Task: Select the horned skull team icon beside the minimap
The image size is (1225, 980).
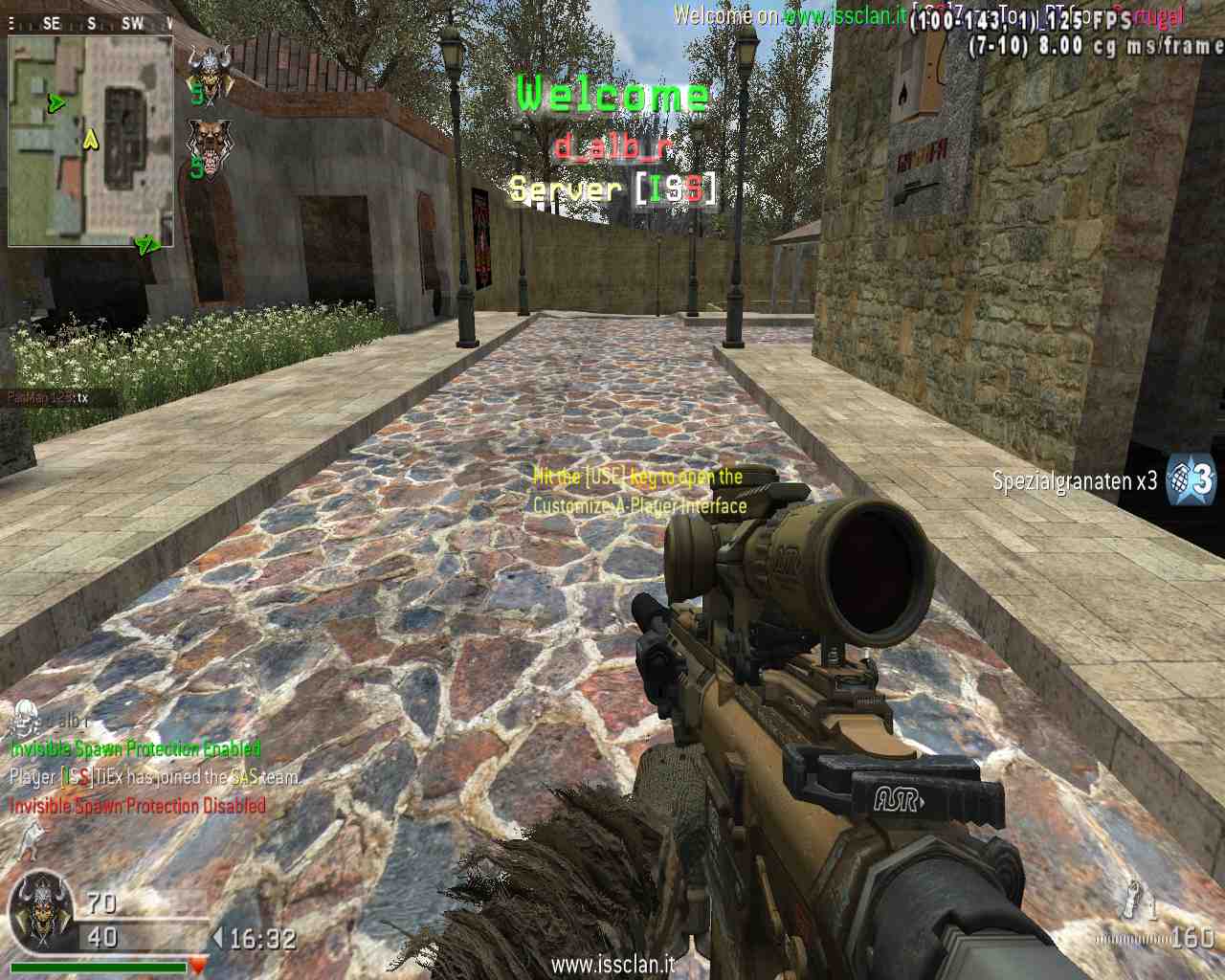Action: coord(209,74)
